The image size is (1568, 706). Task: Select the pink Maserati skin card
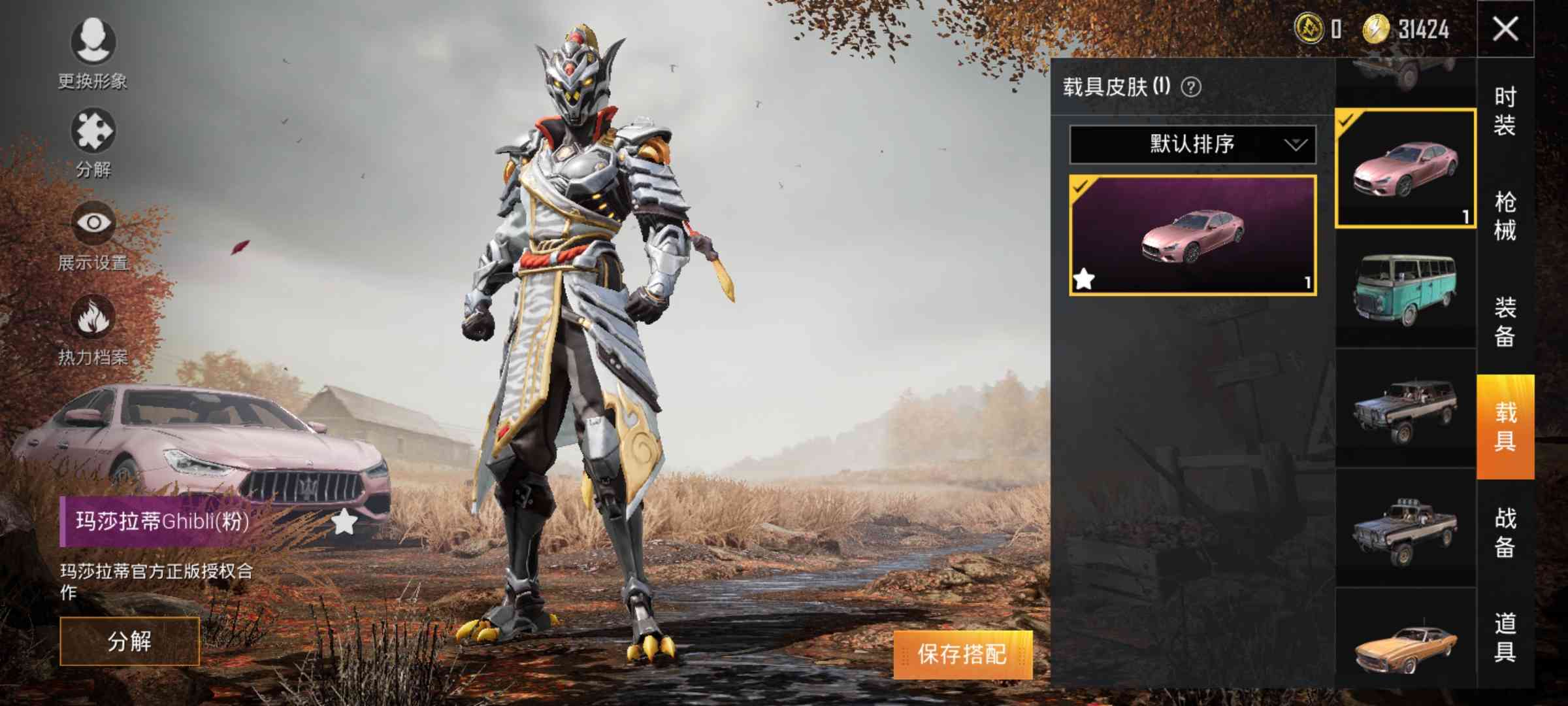click(x=1192, y=235)
